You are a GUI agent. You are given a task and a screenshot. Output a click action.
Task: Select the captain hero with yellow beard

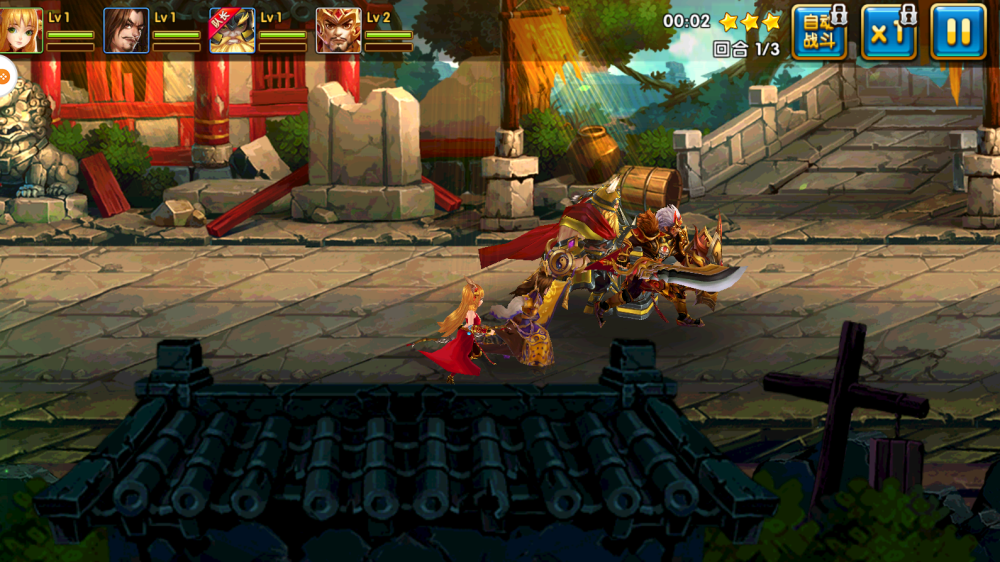tap(232, 31)
